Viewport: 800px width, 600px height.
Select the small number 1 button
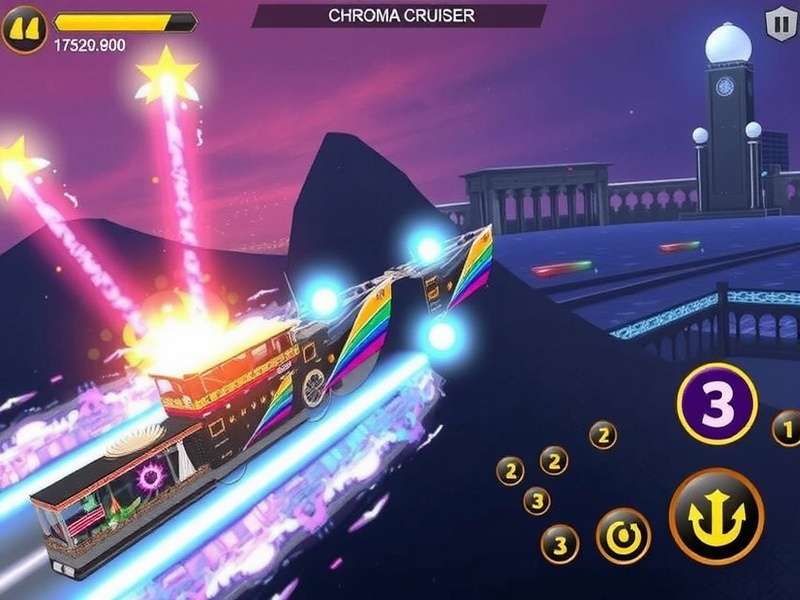tap(788, 430)
